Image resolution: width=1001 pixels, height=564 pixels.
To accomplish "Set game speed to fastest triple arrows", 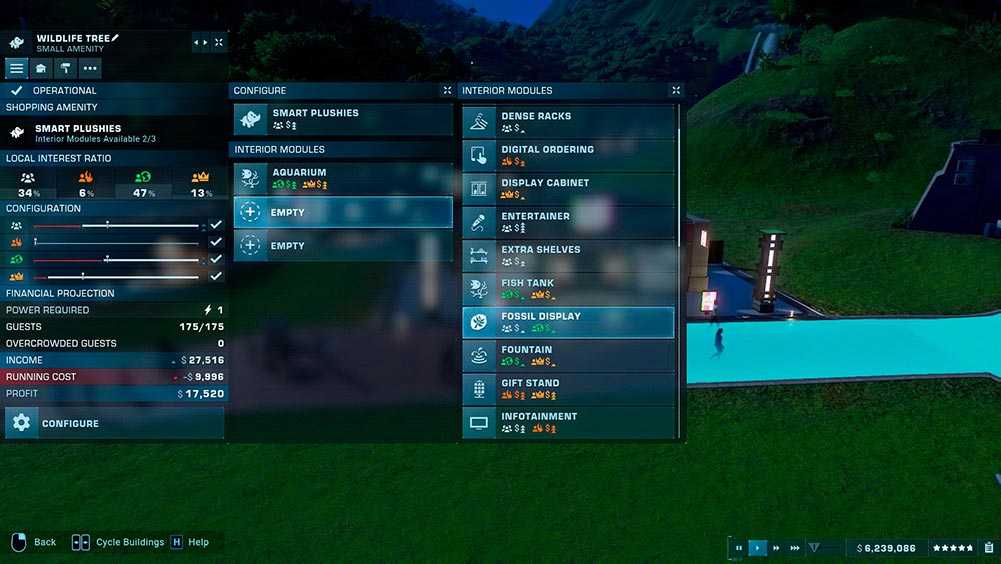I will click(795, 548).
